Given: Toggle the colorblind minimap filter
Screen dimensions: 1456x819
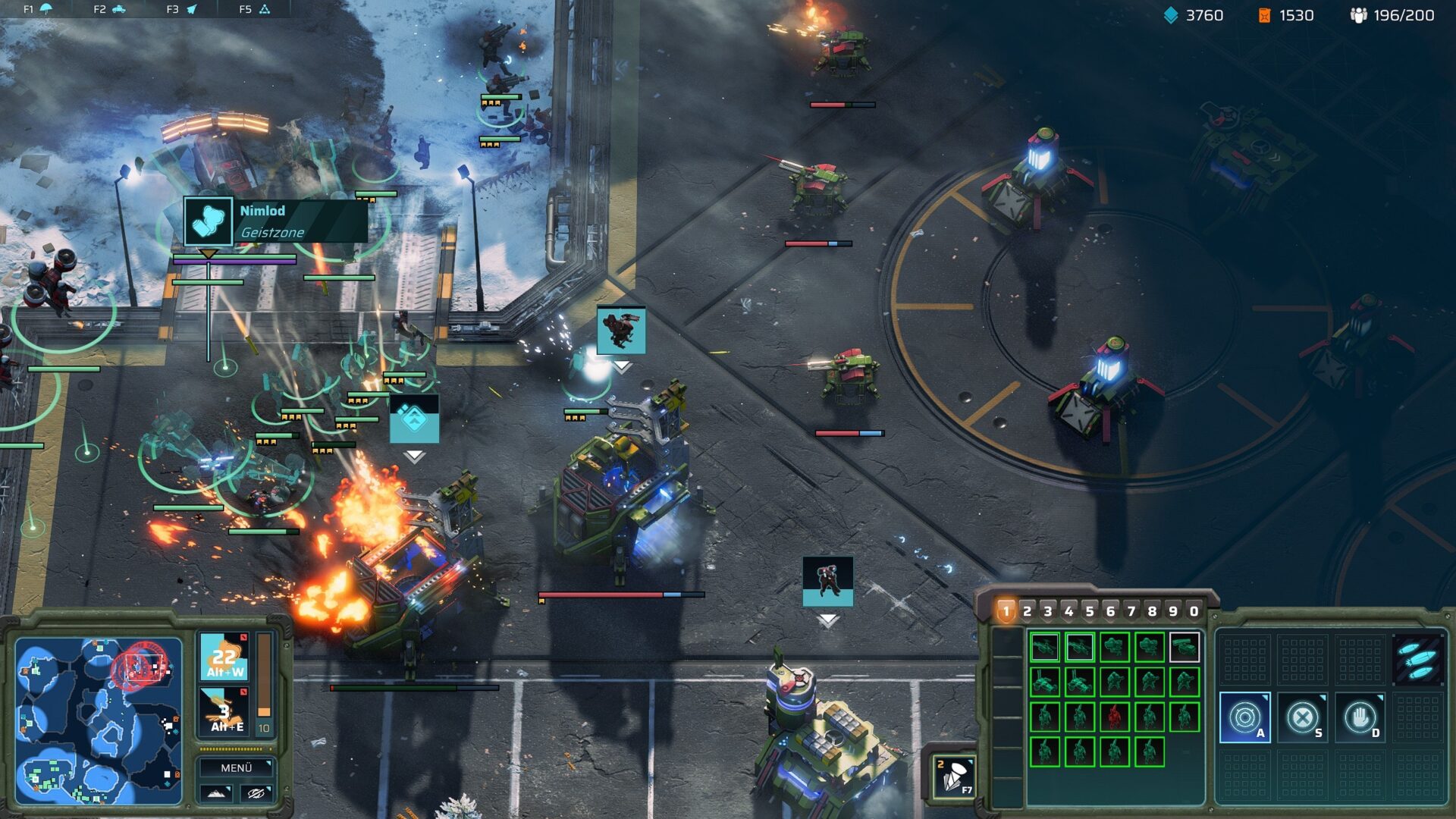Looking at the screenshot, I should tap(257, 793).
